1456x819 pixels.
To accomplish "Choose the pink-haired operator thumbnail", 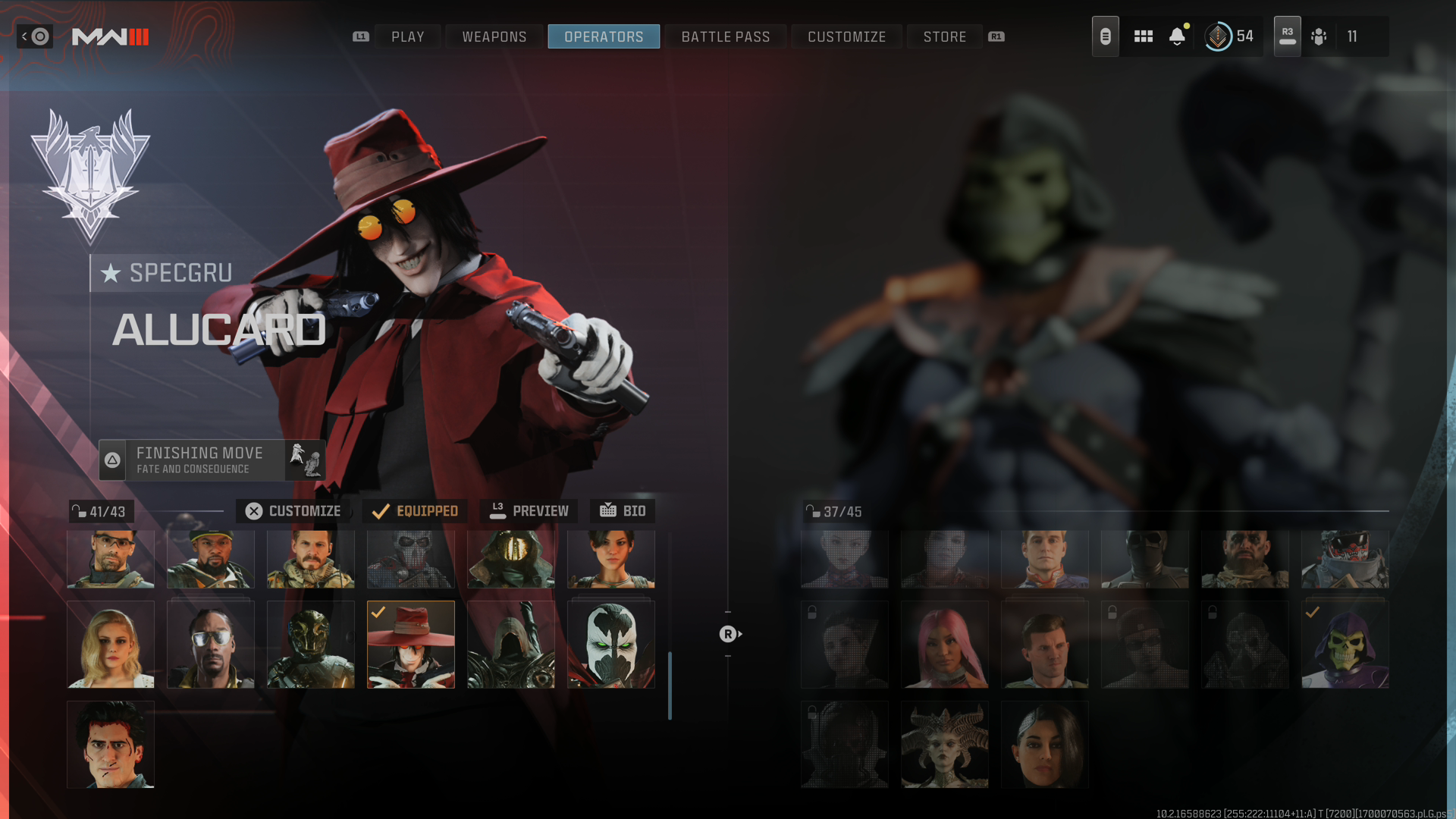I will [945, 645].
